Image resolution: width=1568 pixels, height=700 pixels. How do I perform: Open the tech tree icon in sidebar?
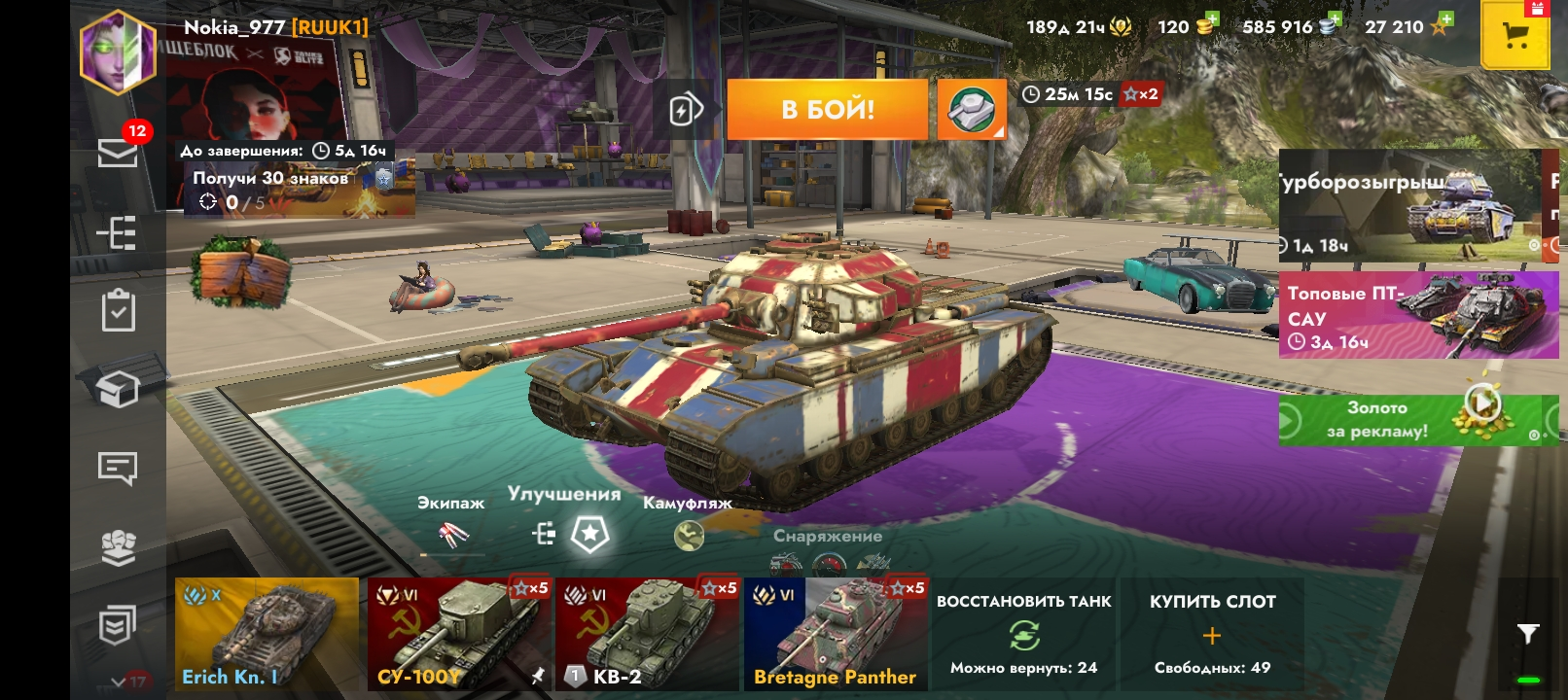(x=118, y=233)
